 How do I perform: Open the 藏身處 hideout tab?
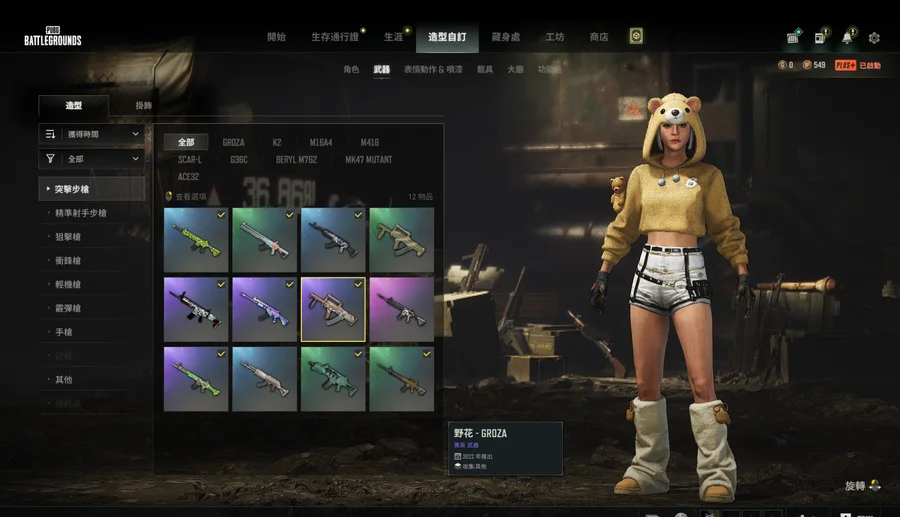[506, 37]
